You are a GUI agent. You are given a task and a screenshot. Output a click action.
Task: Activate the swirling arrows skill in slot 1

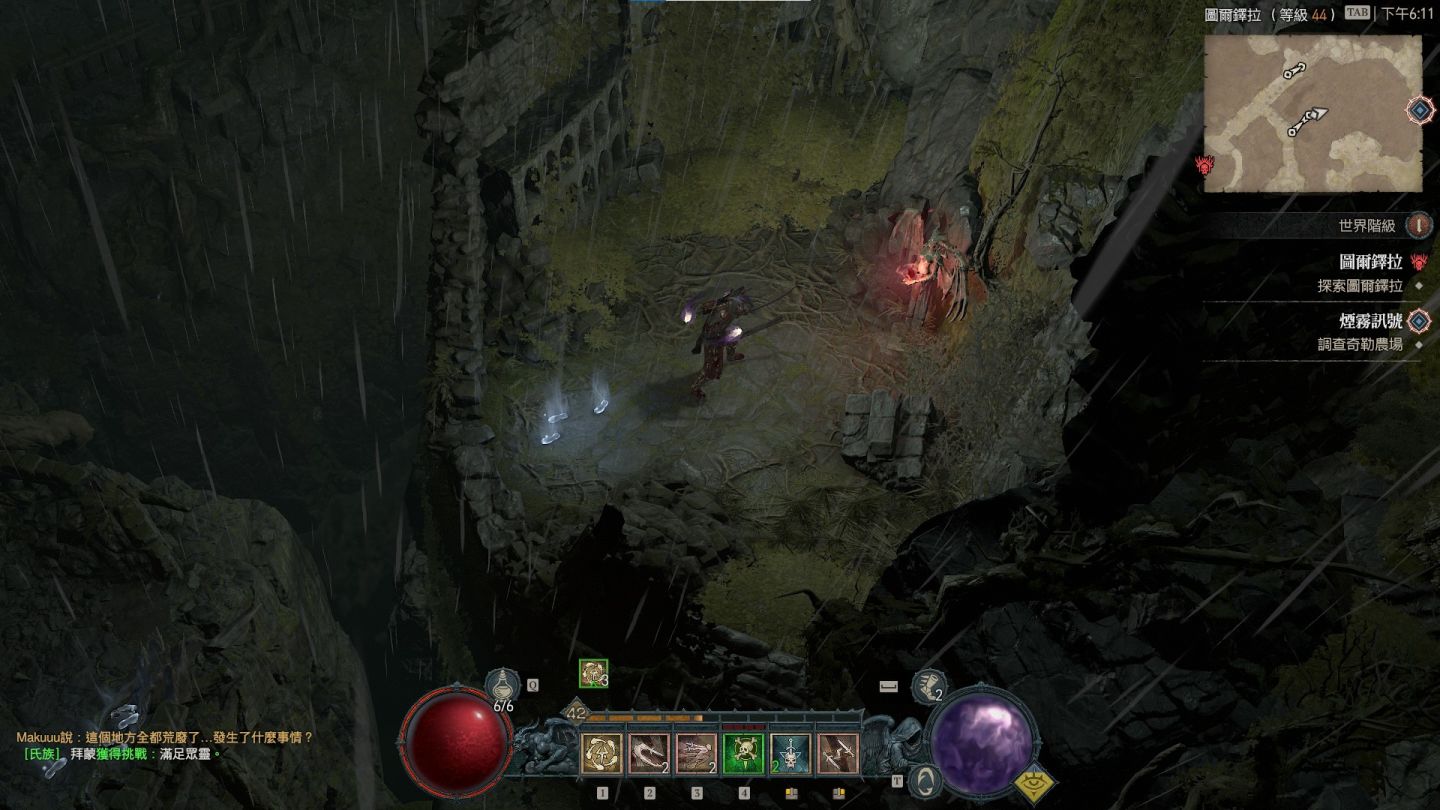click(x=602, y=753)
